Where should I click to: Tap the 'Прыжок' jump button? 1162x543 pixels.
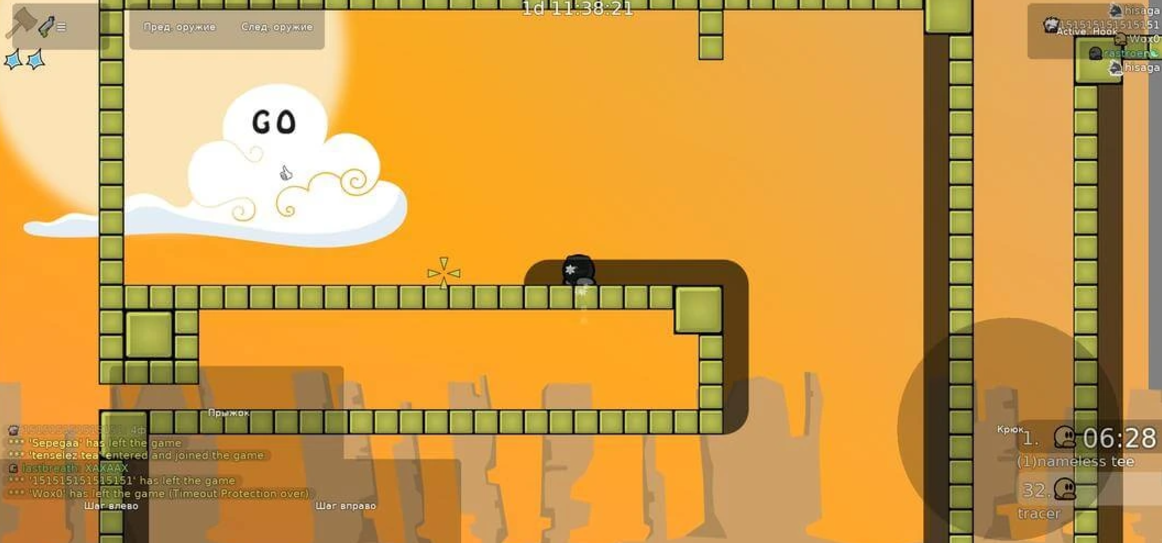228,412
